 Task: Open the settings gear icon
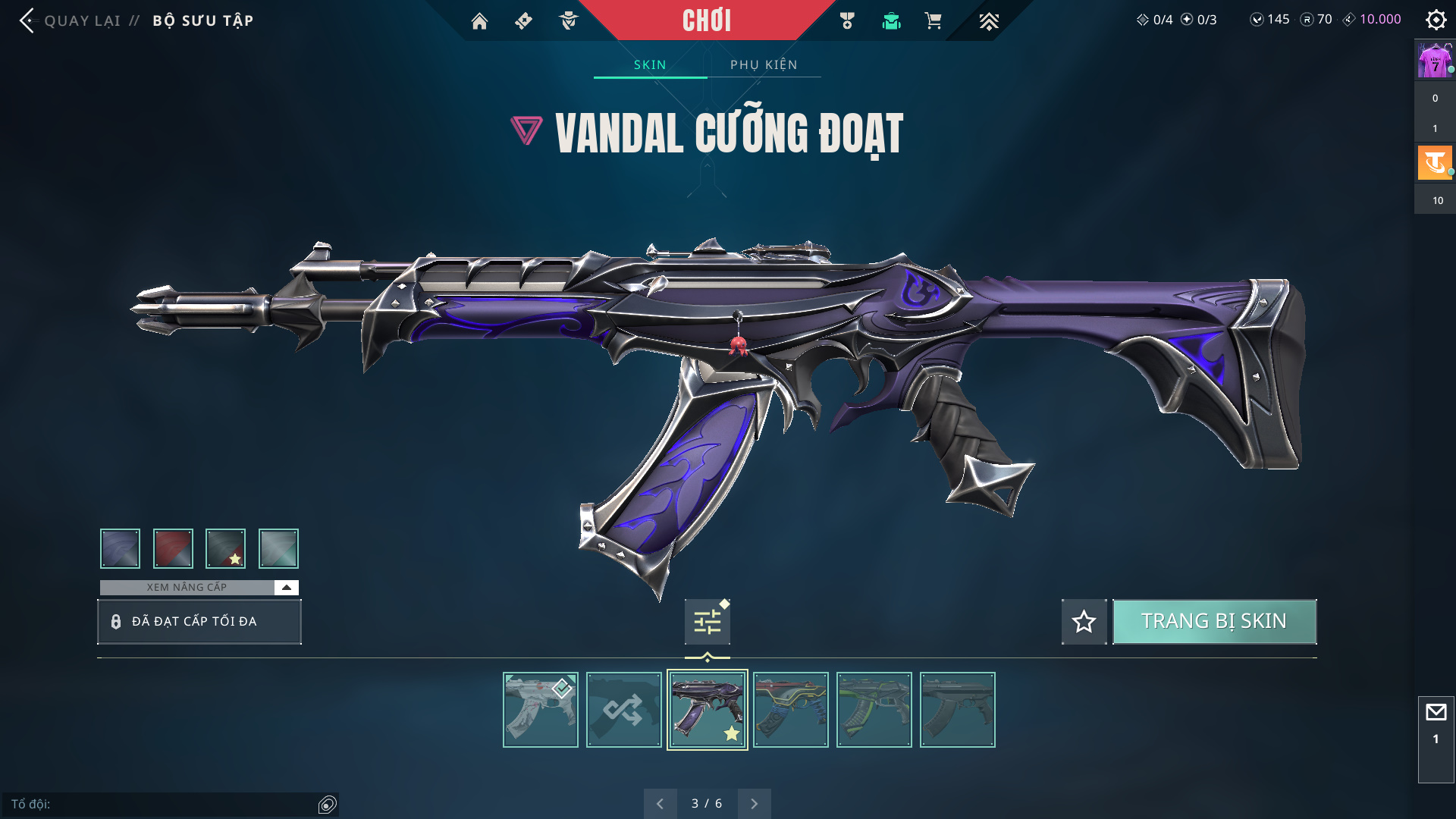click(x=1436, y=20)
